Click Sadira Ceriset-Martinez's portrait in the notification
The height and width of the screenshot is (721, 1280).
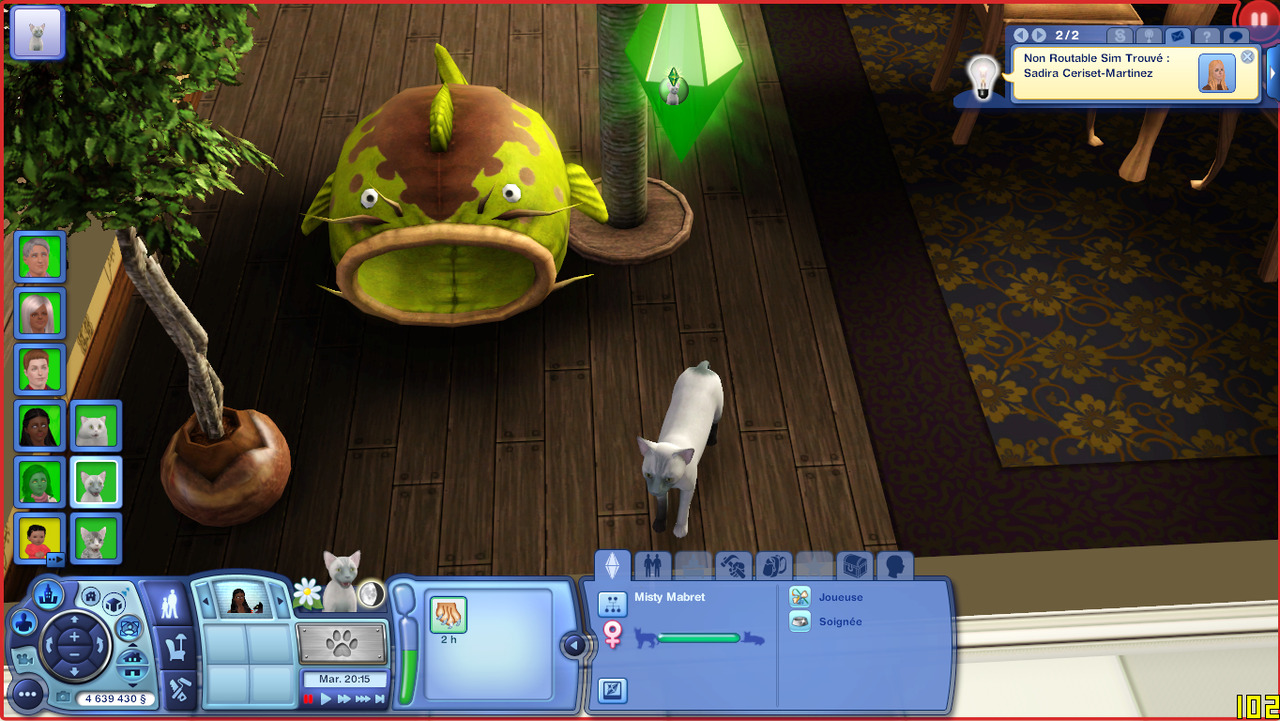point(1216,74)
